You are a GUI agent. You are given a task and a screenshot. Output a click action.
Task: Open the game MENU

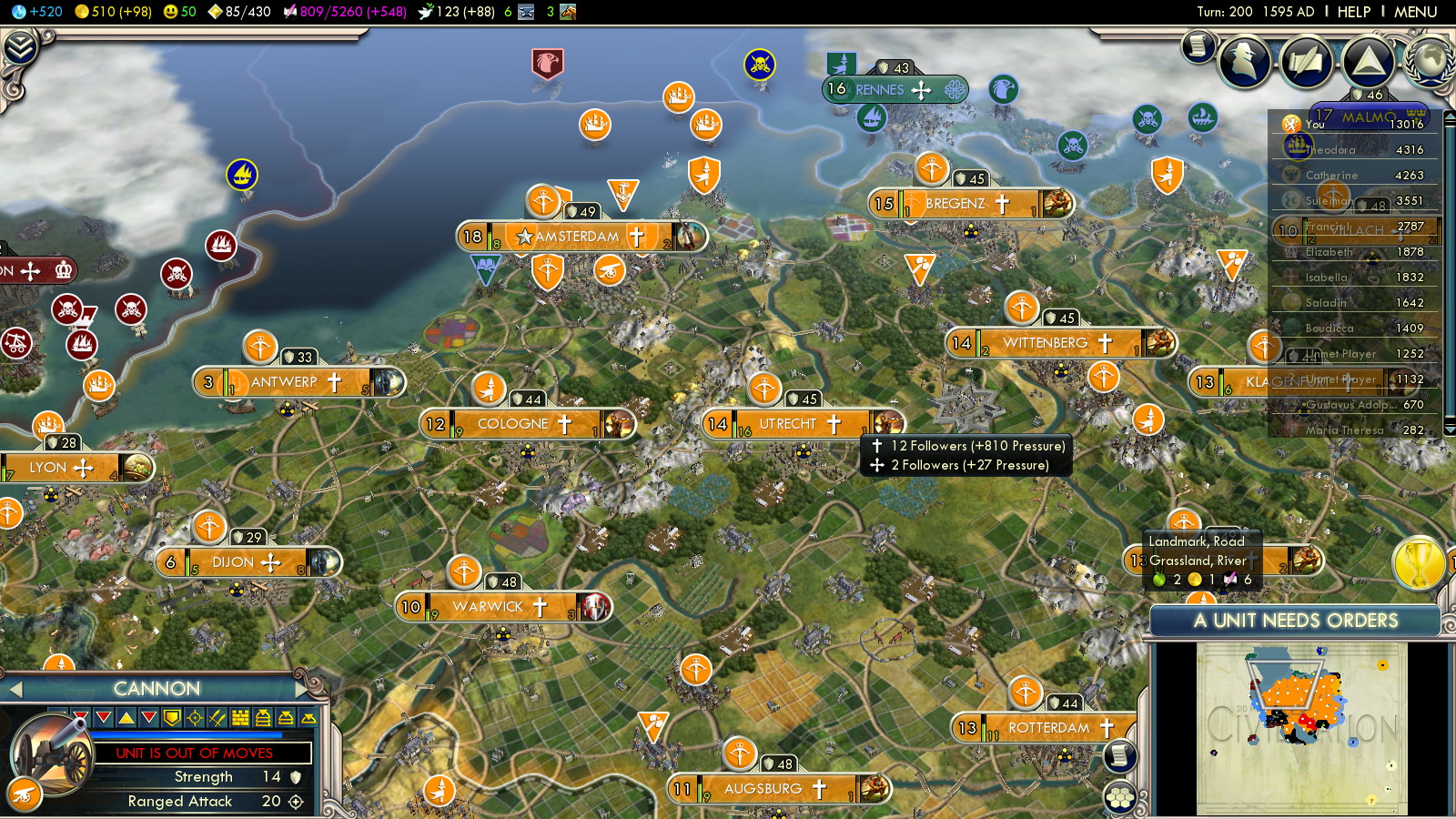click(x=1415, y=12)
